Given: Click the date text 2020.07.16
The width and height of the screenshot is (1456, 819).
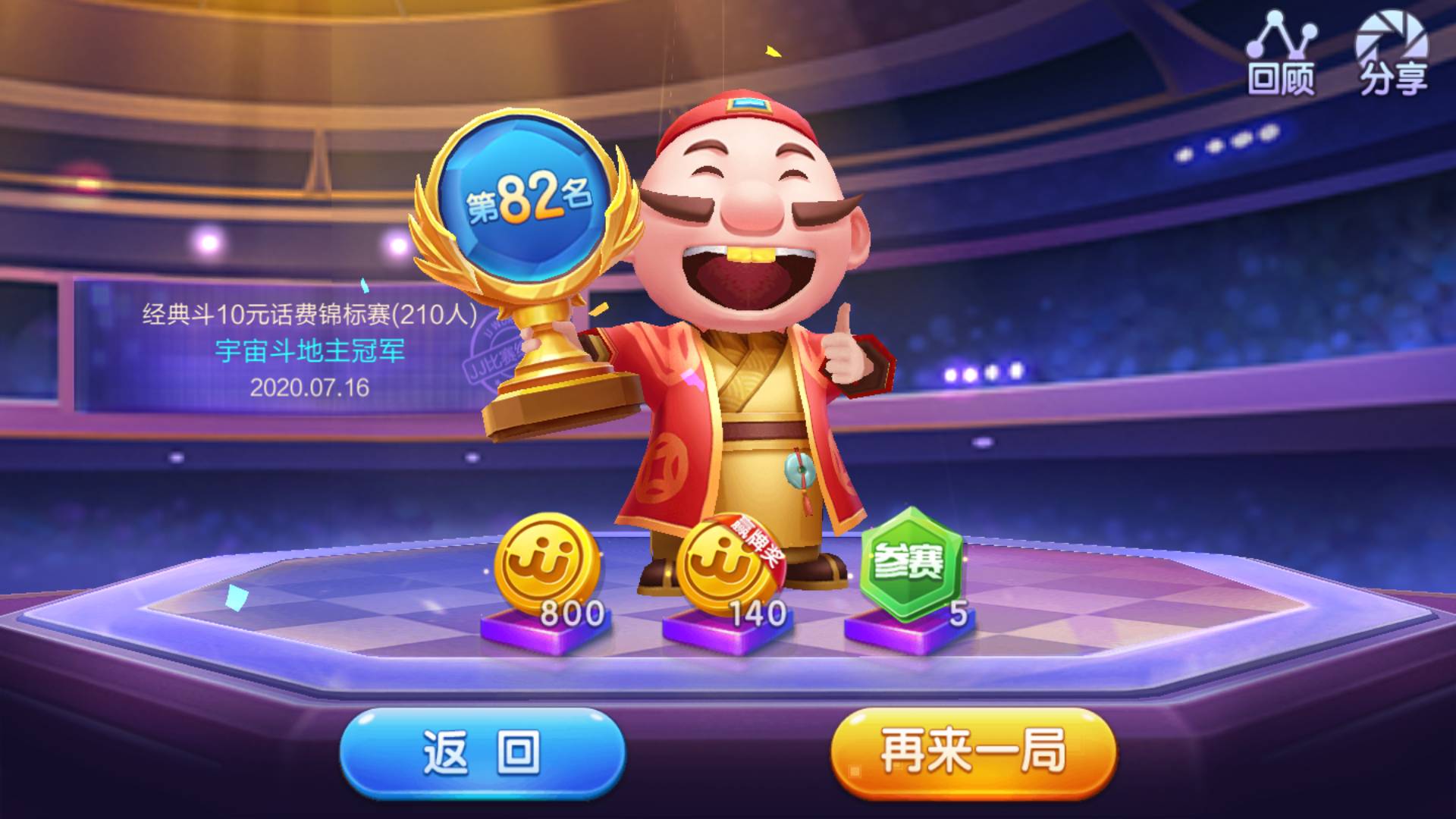Looking at the screenshot, I should tap(309, 388).
